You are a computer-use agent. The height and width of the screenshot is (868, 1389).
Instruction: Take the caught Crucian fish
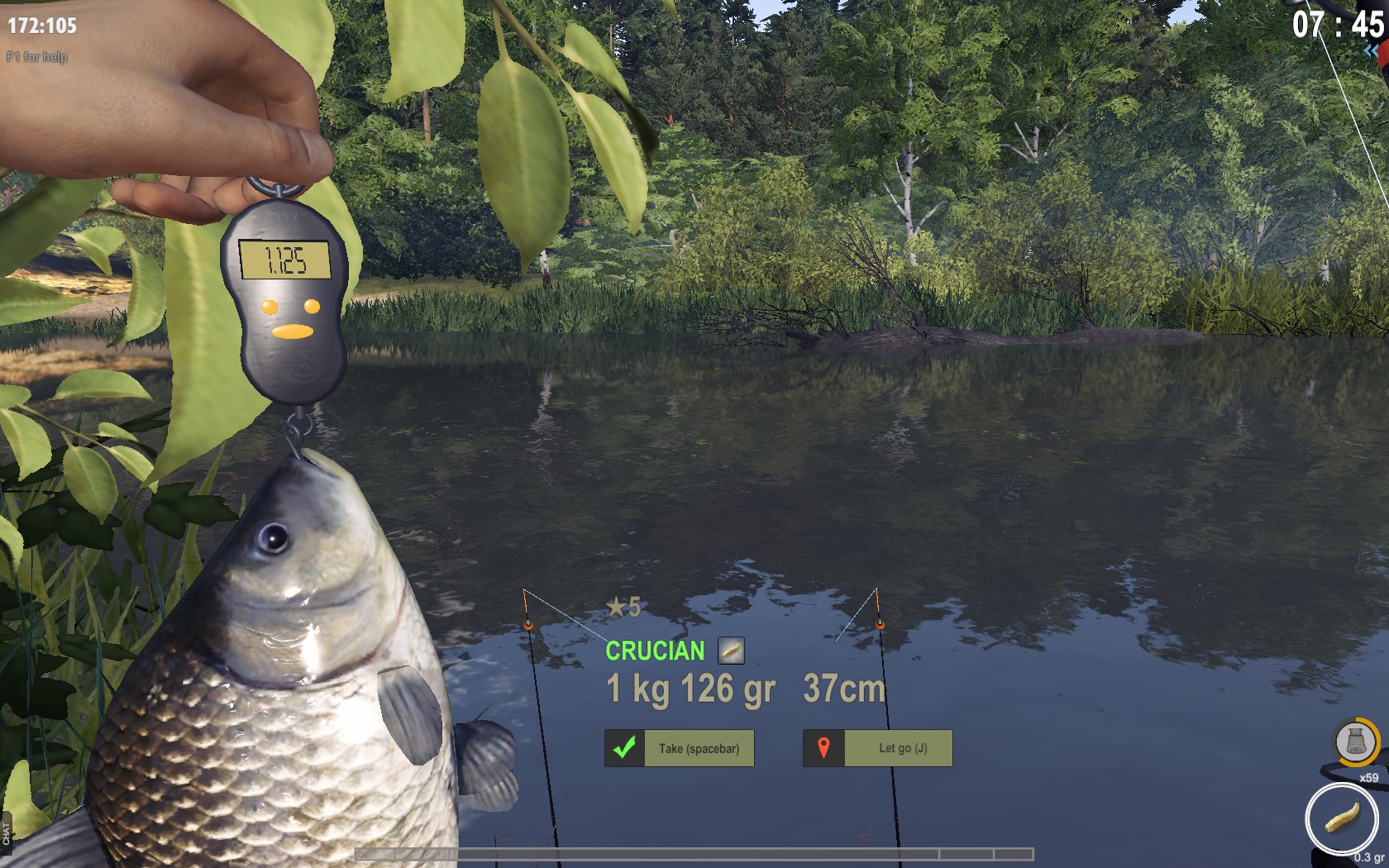(x=680, y=748)
